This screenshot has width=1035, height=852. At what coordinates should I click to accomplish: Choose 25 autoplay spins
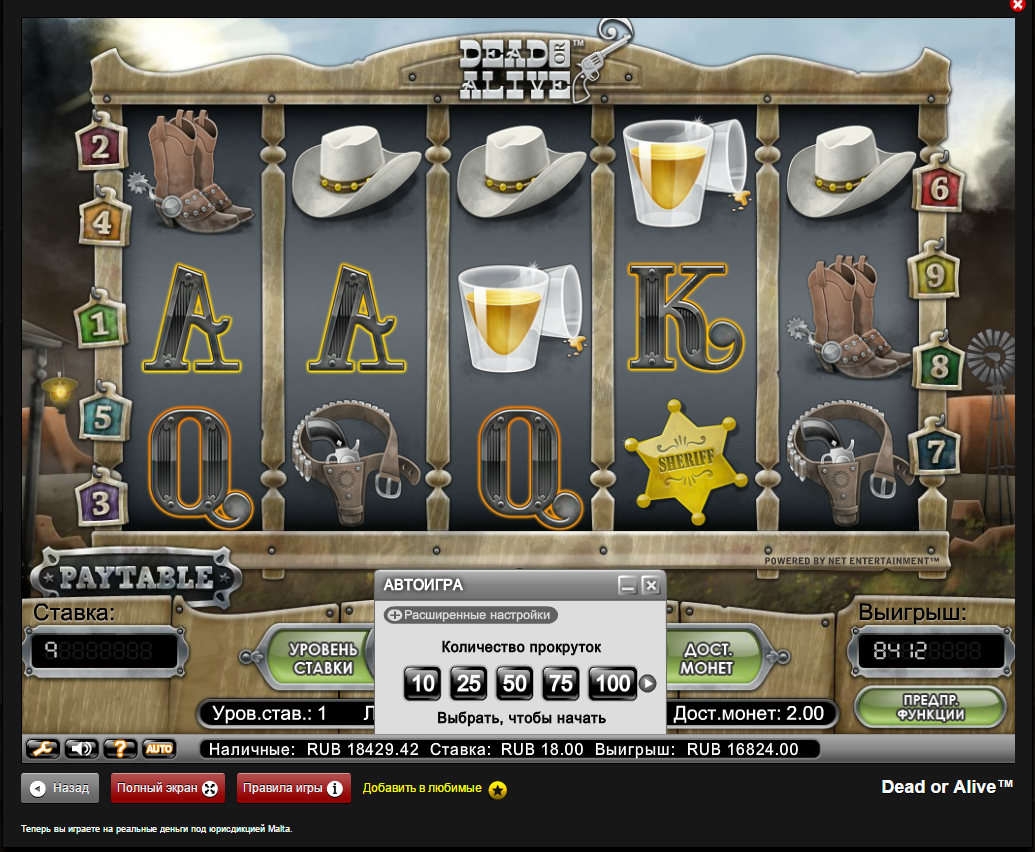point(469,683)
